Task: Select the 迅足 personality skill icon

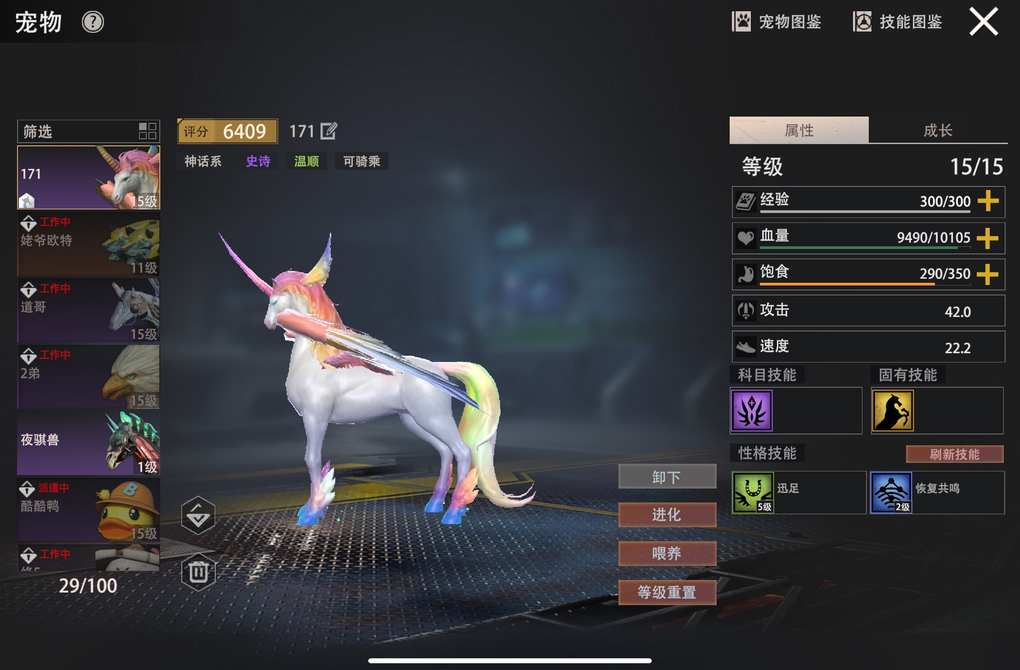Action: point(752,493)
